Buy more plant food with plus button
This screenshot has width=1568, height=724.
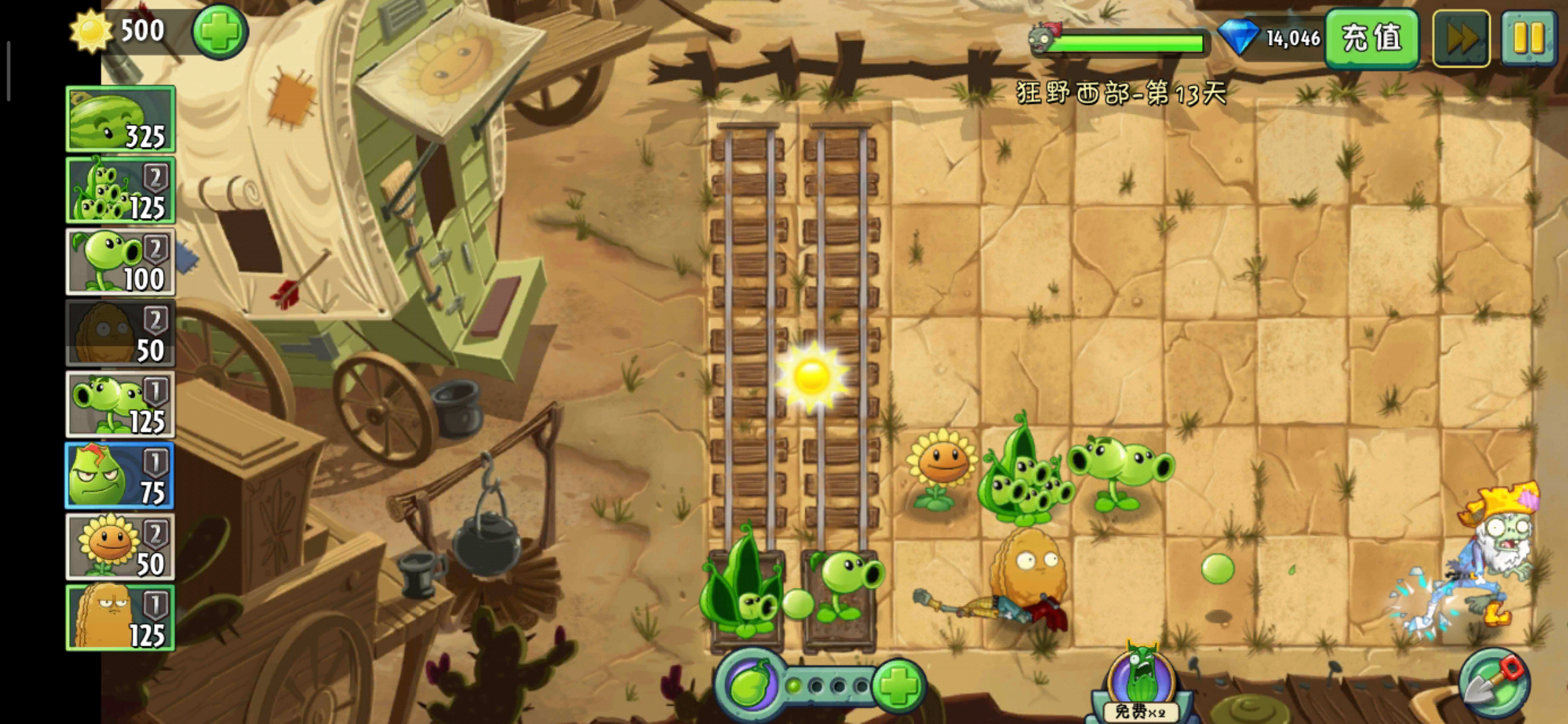pos(898,686)
